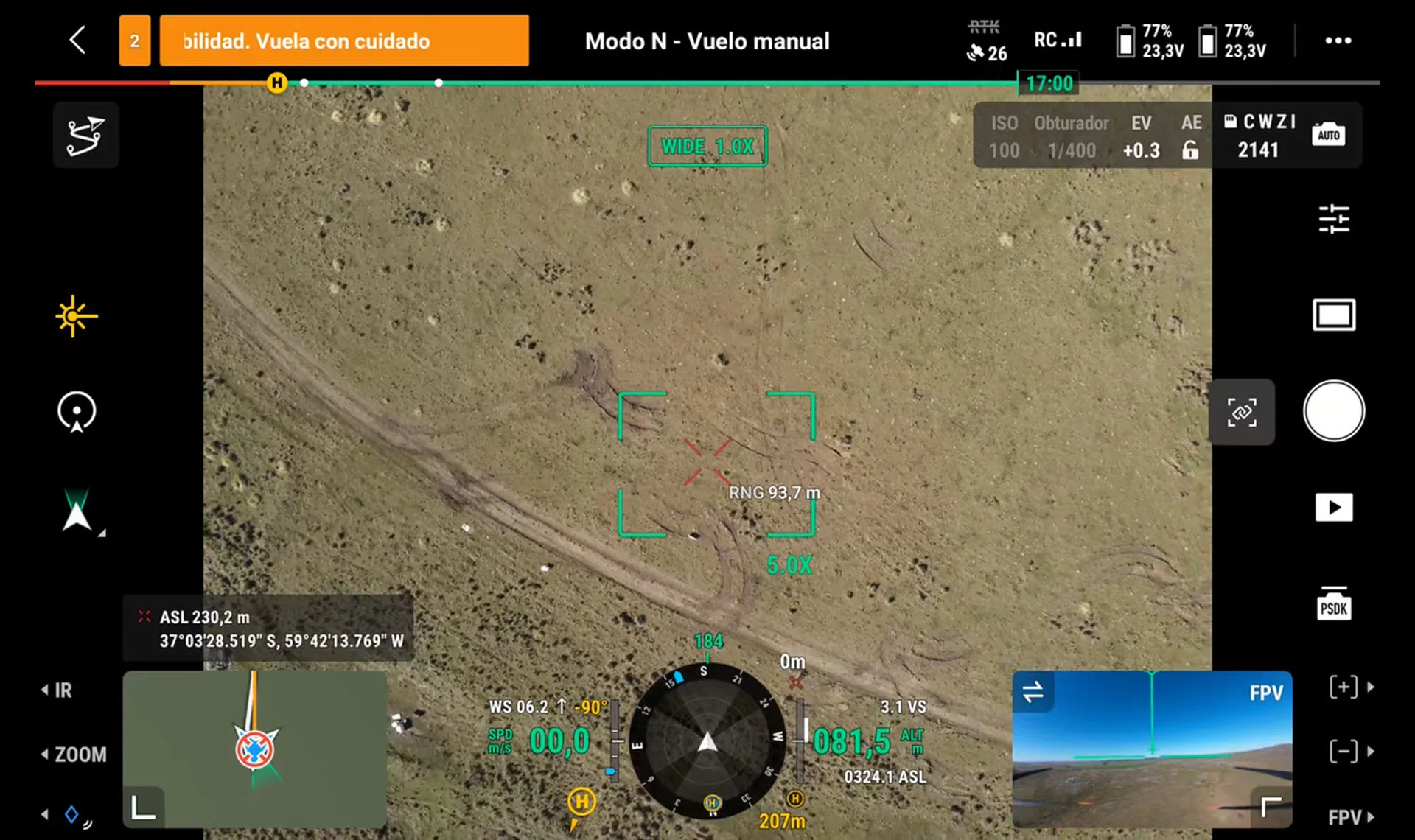The image size is (1415, 840).
Task: Open the camera adjustment sliders icon
Action: coord(1333,219)
